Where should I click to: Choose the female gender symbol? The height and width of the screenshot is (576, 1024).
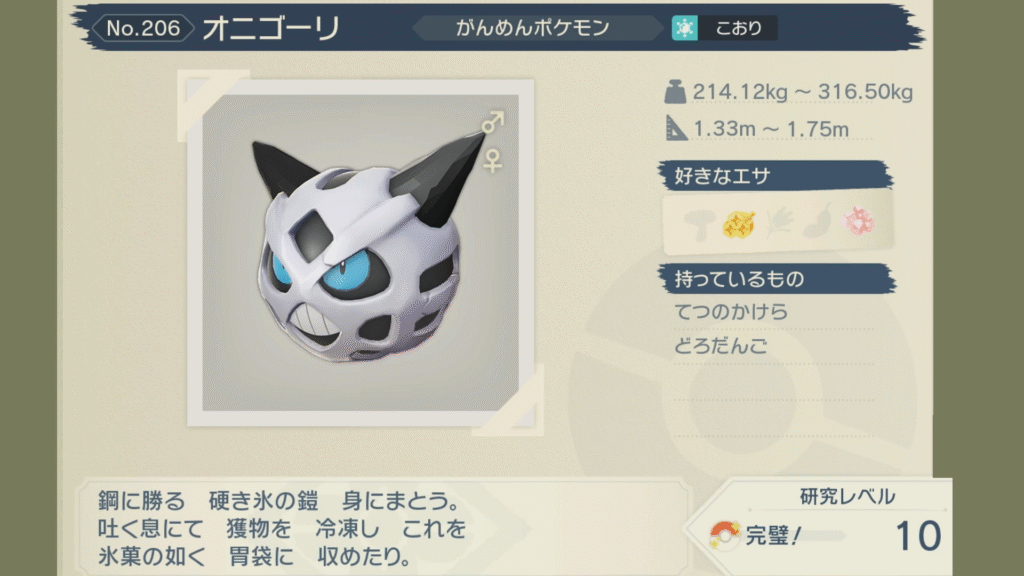pyautogui.click(x=492, y=158)
